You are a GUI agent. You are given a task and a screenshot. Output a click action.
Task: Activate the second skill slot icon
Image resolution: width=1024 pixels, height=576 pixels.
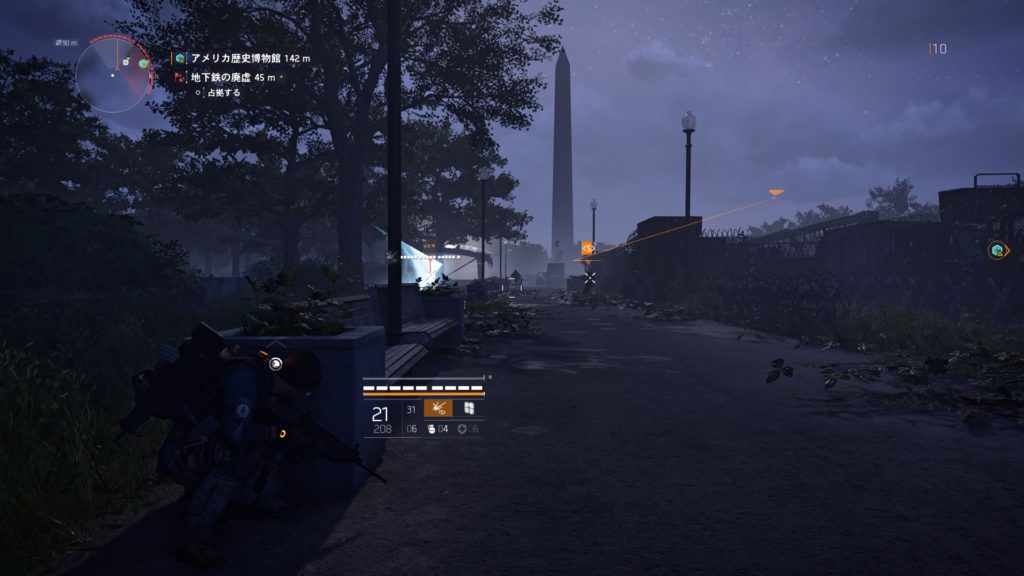pyautogui.click(x=467, y=408)
